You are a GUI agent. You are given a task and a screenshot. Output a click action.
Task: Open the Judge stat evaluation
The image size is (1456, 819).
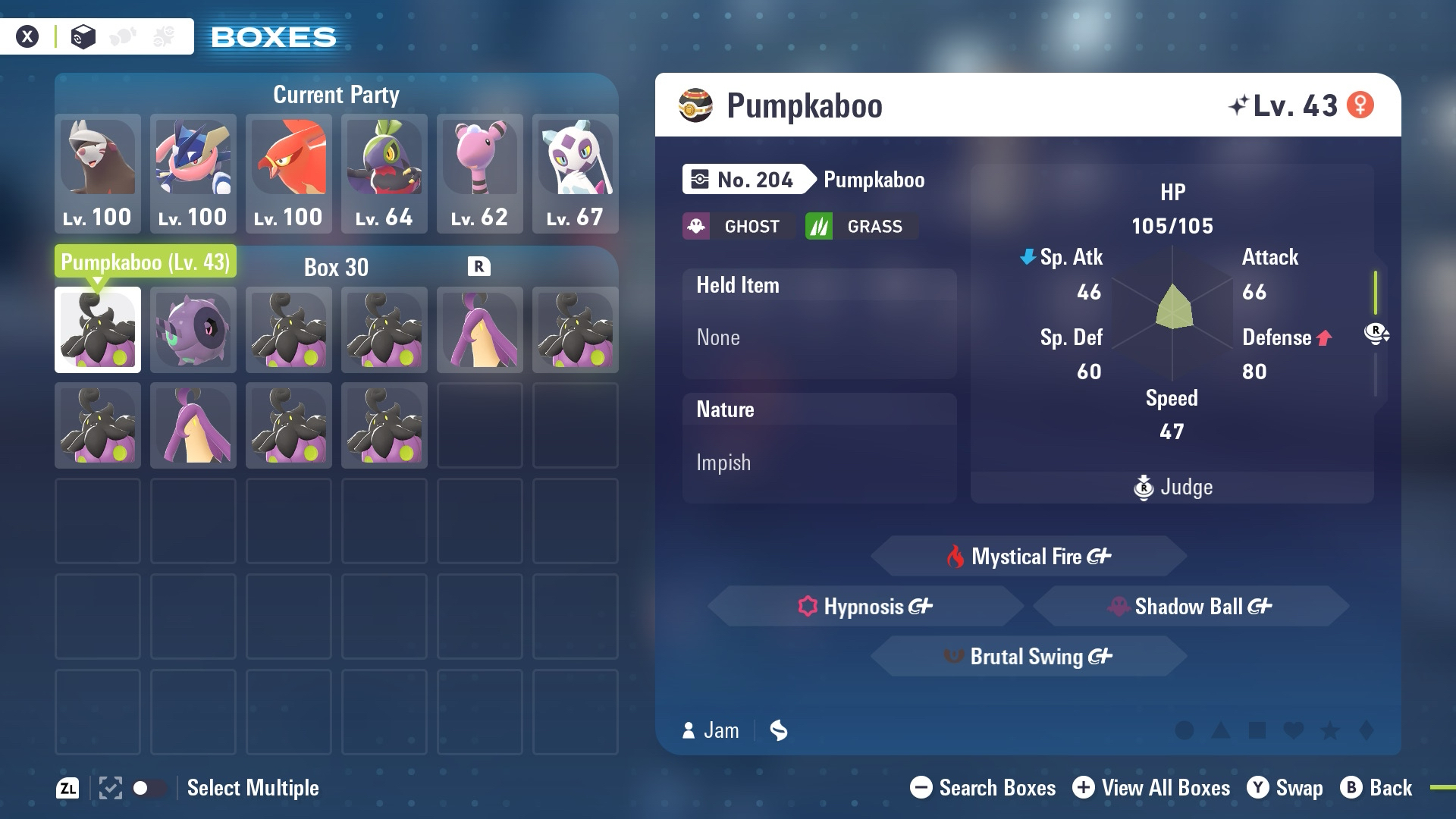tap(1172, 487)
